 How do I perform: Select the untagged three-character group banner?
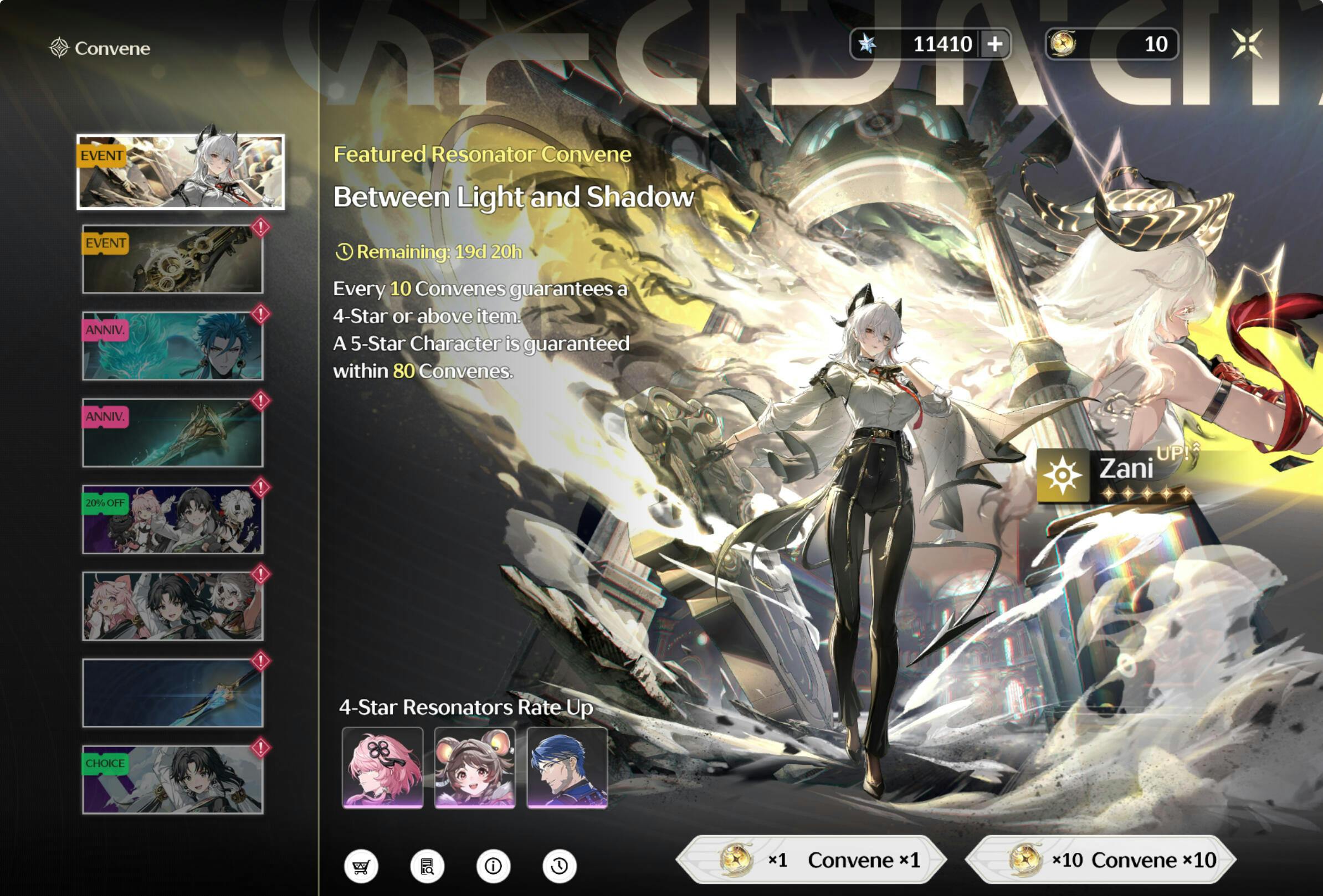172,606
